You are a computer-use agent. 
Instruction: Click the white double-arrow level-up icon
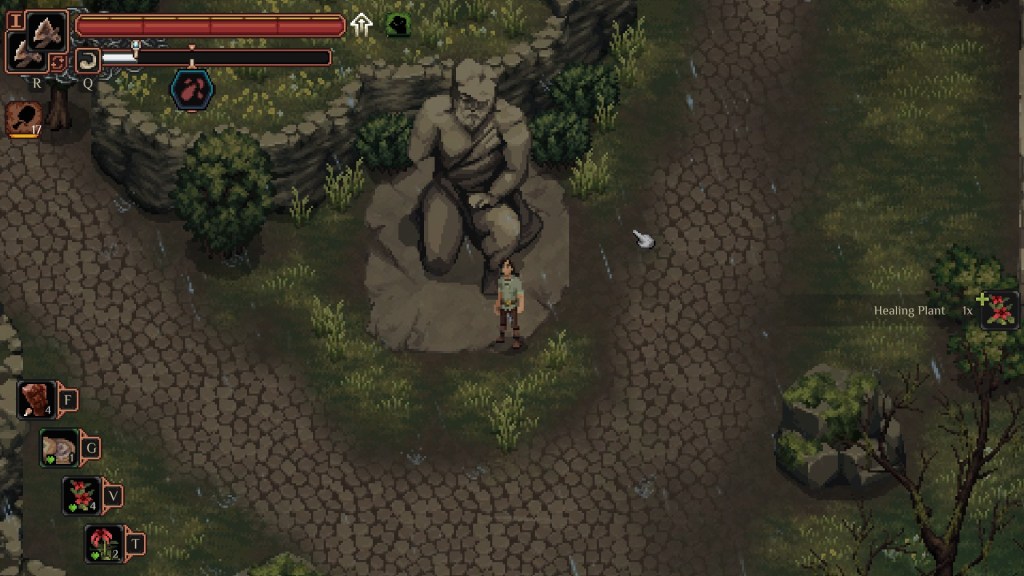(x=362, y=25)
